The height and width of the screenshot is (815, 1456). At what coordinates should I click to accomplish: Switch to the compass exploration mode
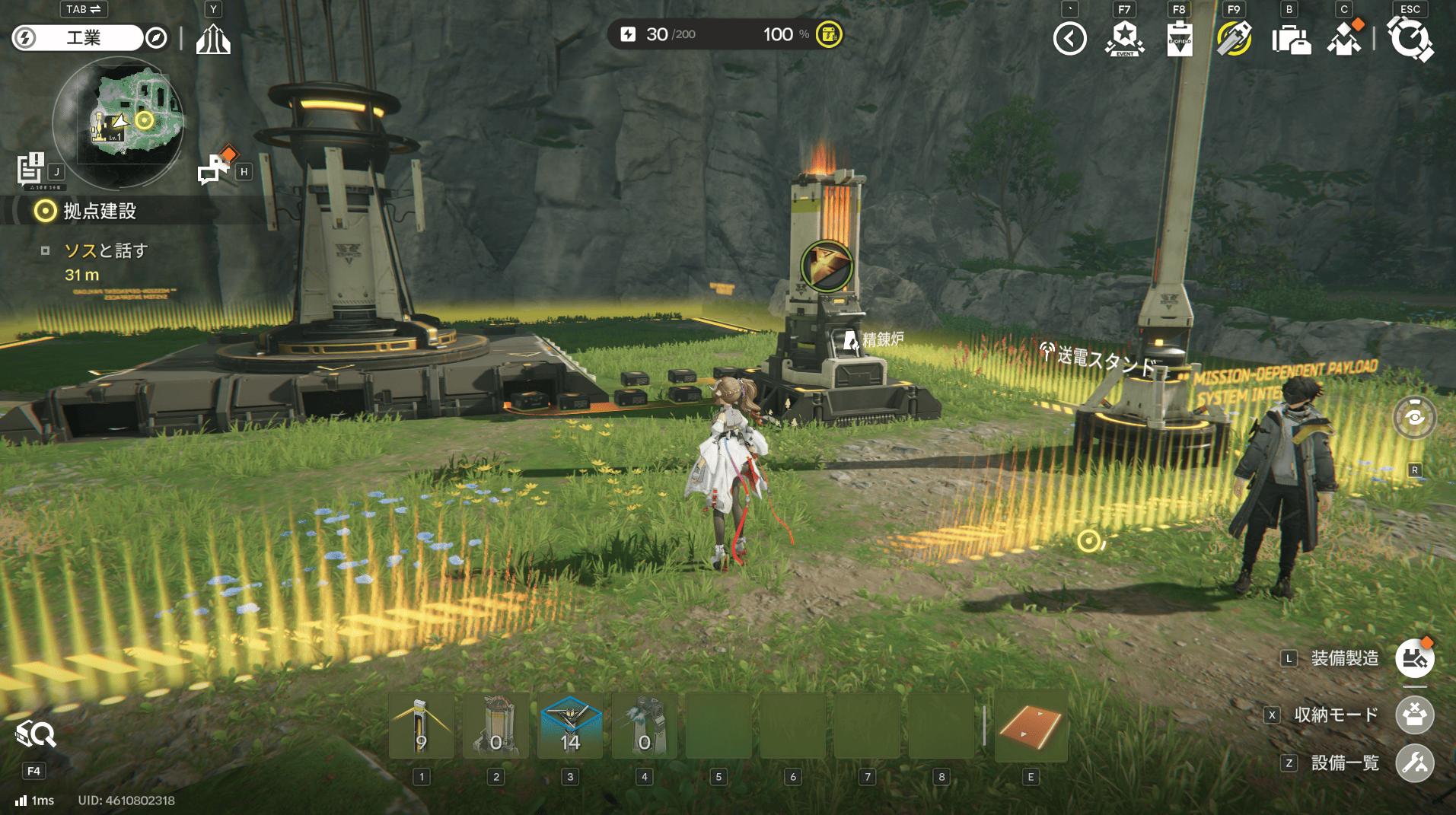coord(156,38)
